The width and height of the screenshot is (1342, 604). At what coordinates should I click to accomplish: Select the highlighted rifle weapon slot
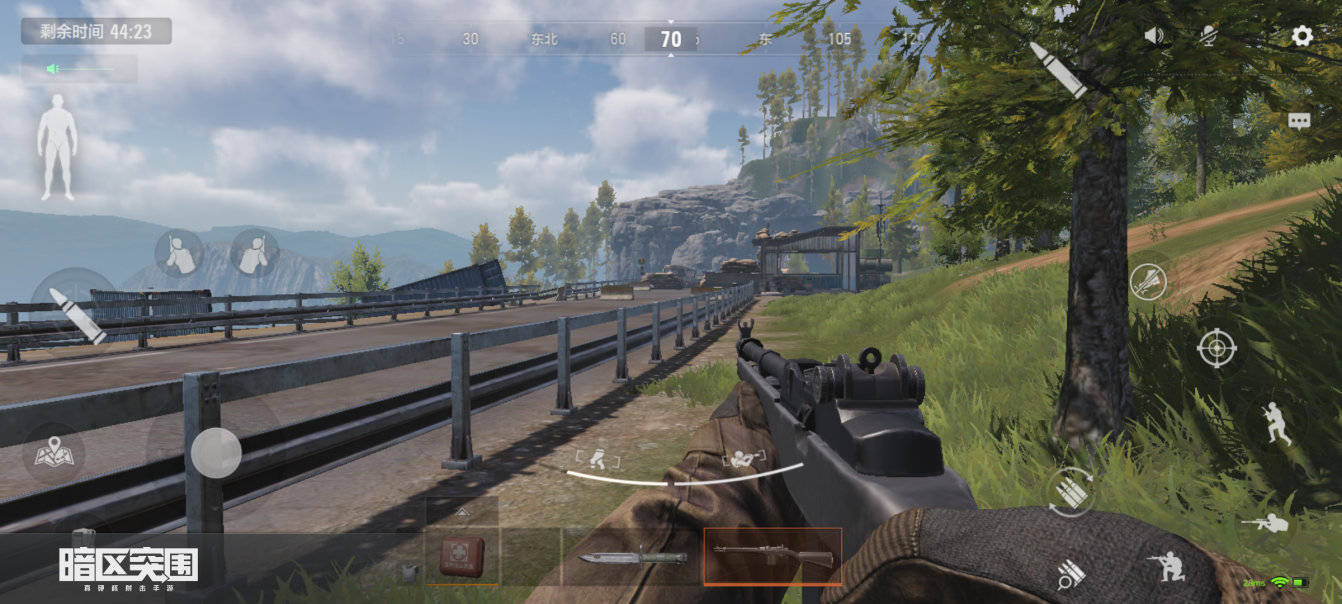tap(773, 556)
